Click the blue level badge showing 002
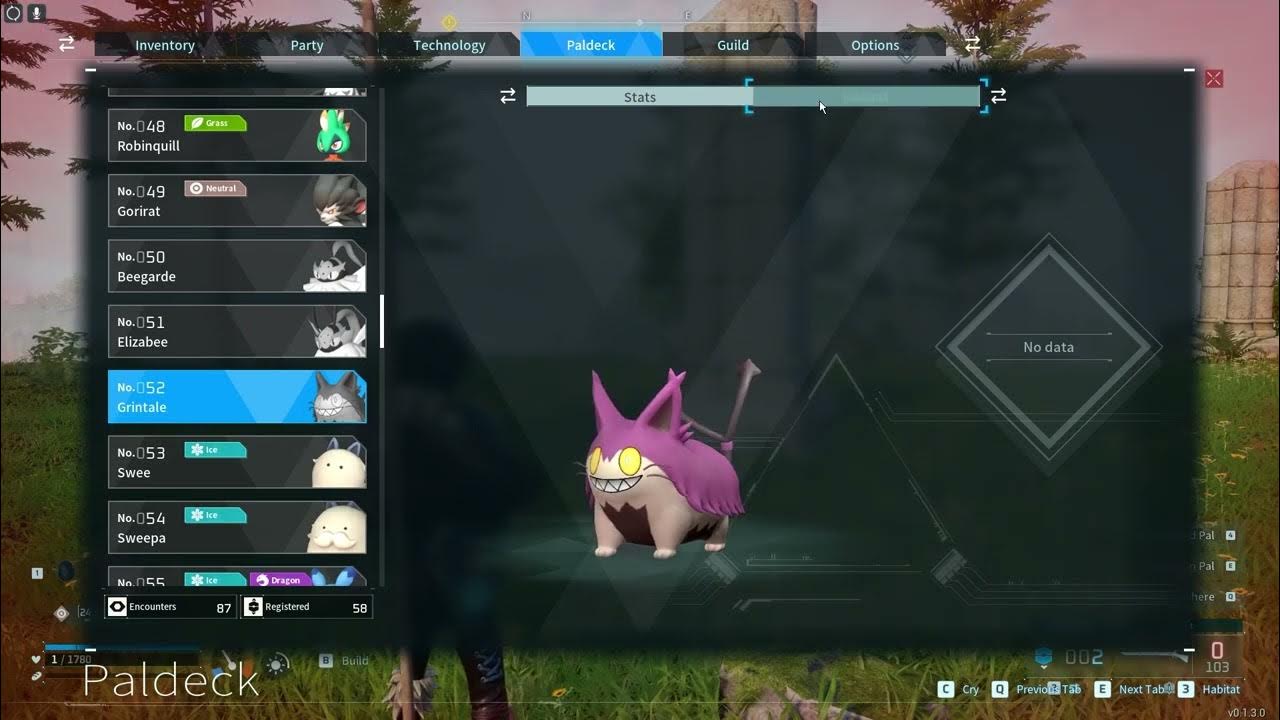 pyautogui.click(x=1062, y=657)
